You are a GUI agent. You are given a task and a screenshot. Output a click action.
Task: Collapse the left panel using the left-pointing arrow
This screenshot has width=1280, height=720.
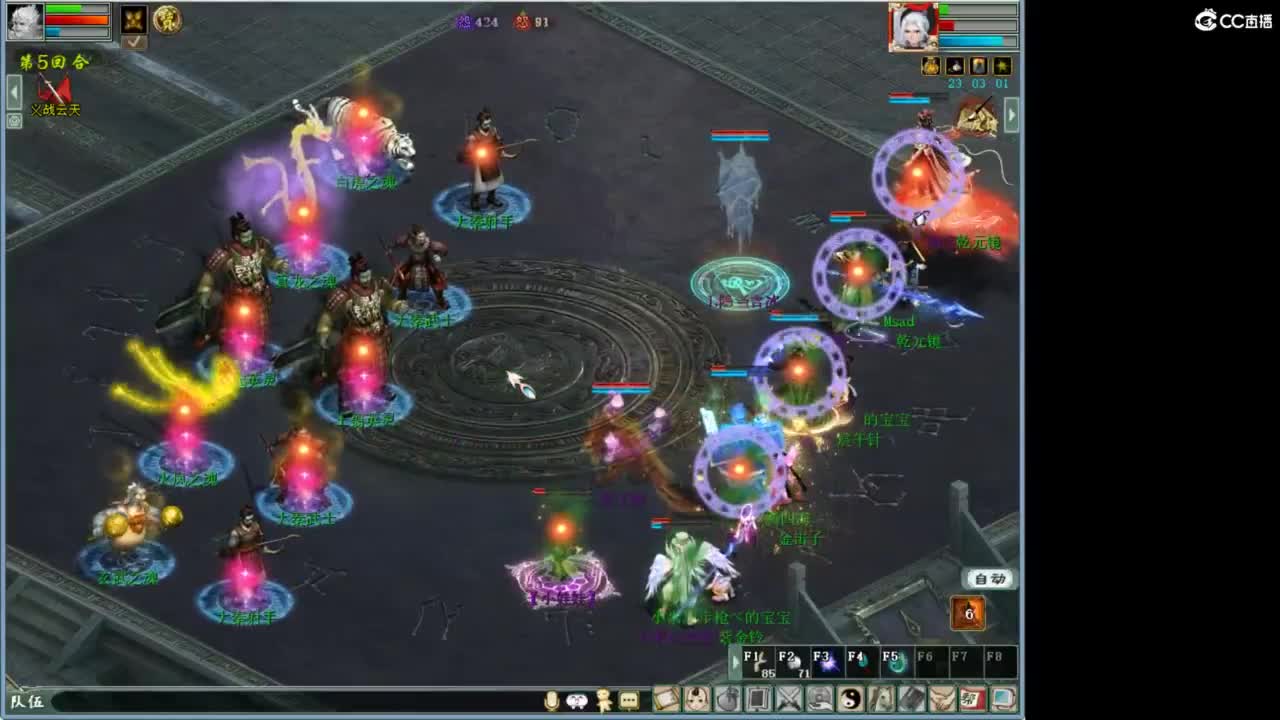tap(13, 92)
